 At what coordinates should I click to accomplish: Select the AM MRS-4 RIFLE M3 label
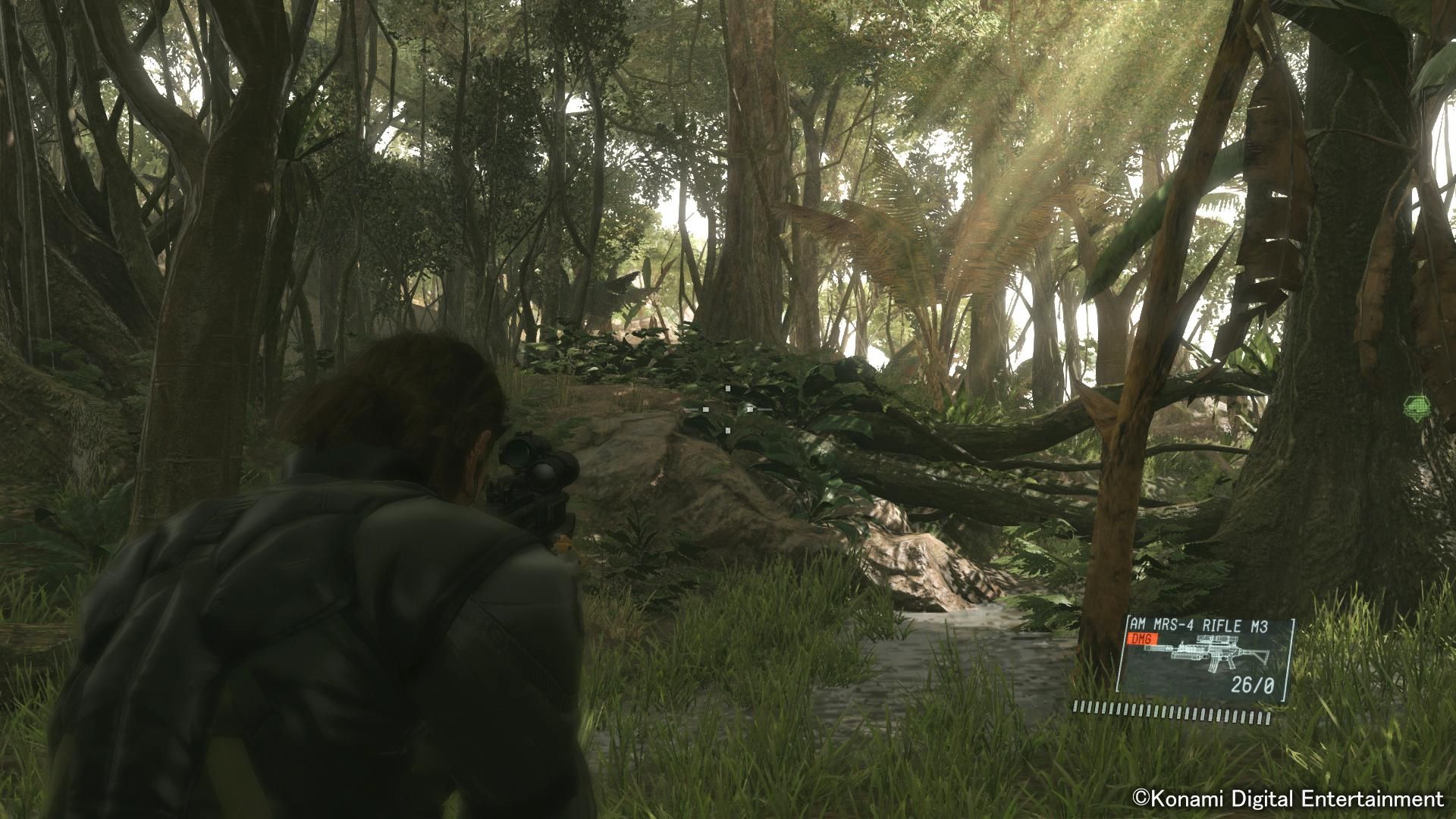[x=1198, y=625]
